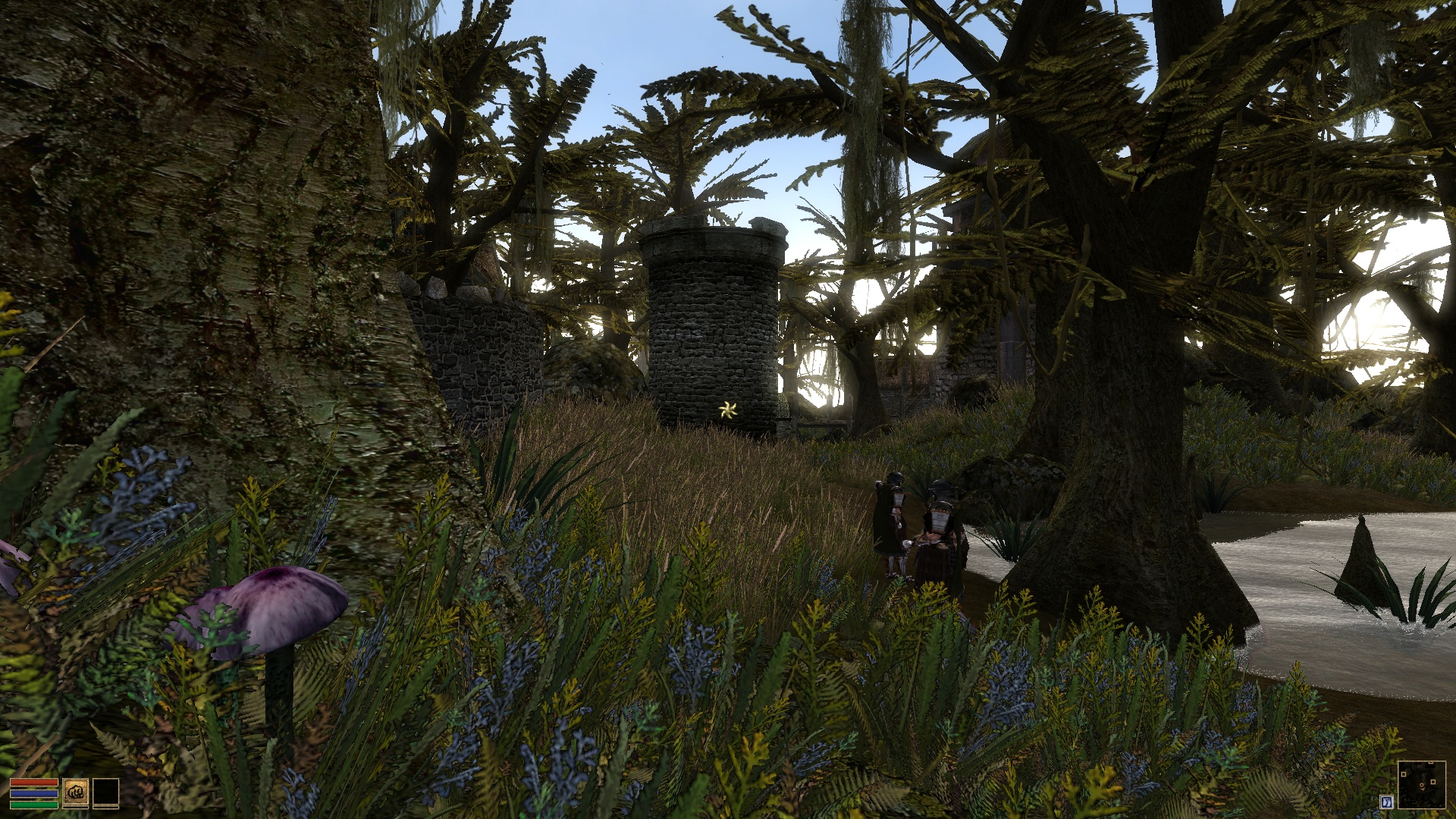The height and width of the screenshot is (819, 1456).
Task: Click the blue magicka bar
Action: pyautogui.click(x=34, y=795)
